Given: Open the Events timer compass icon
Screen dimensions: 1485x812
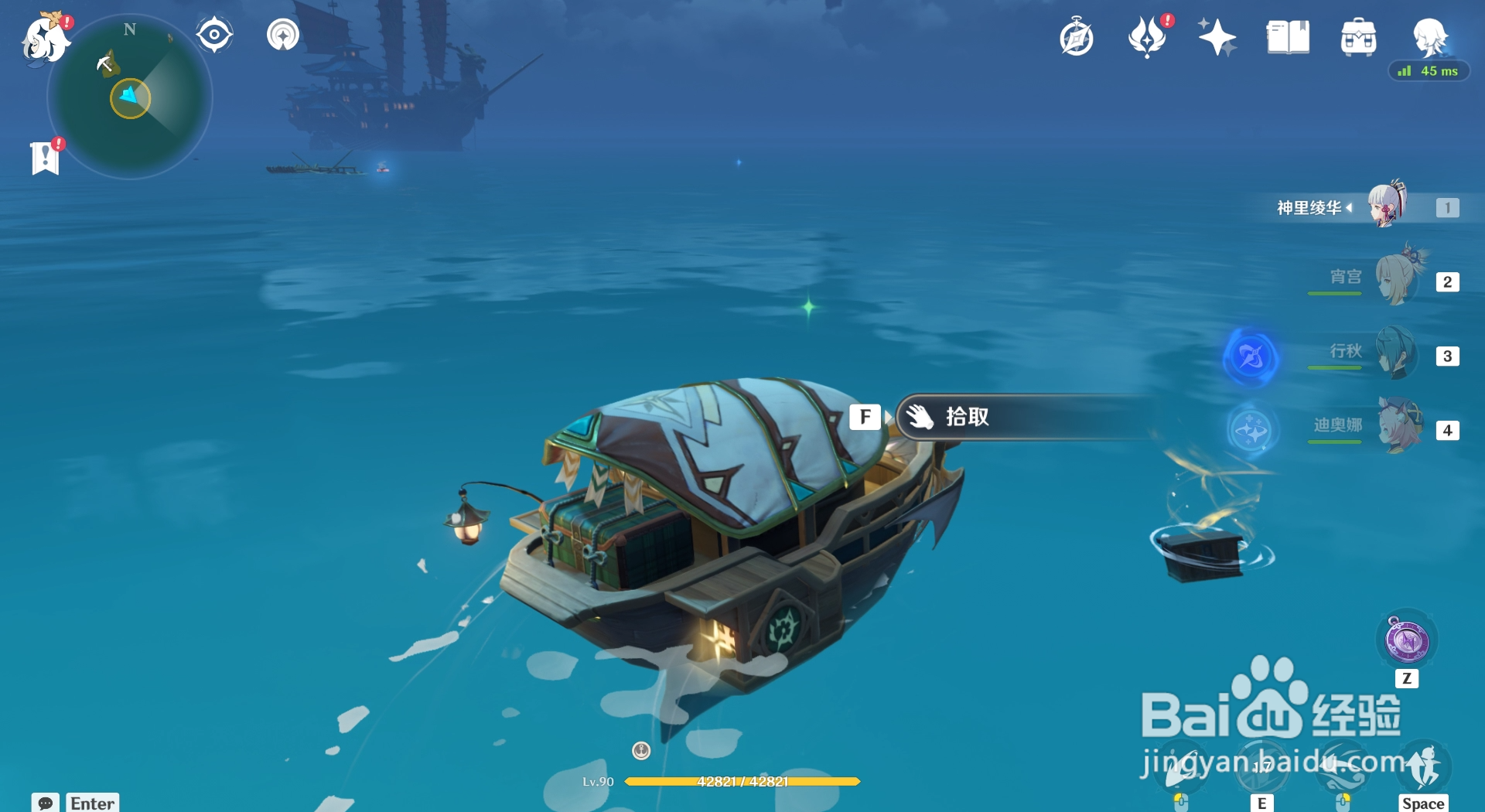Looking at the screenshot, I should point(1077,36).
